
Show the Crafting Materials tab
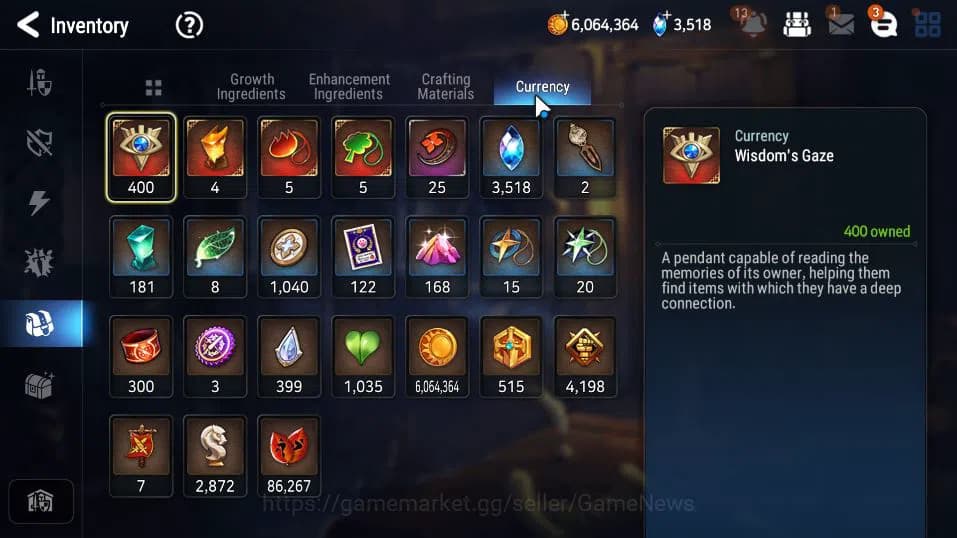click(x=446, y=86)
